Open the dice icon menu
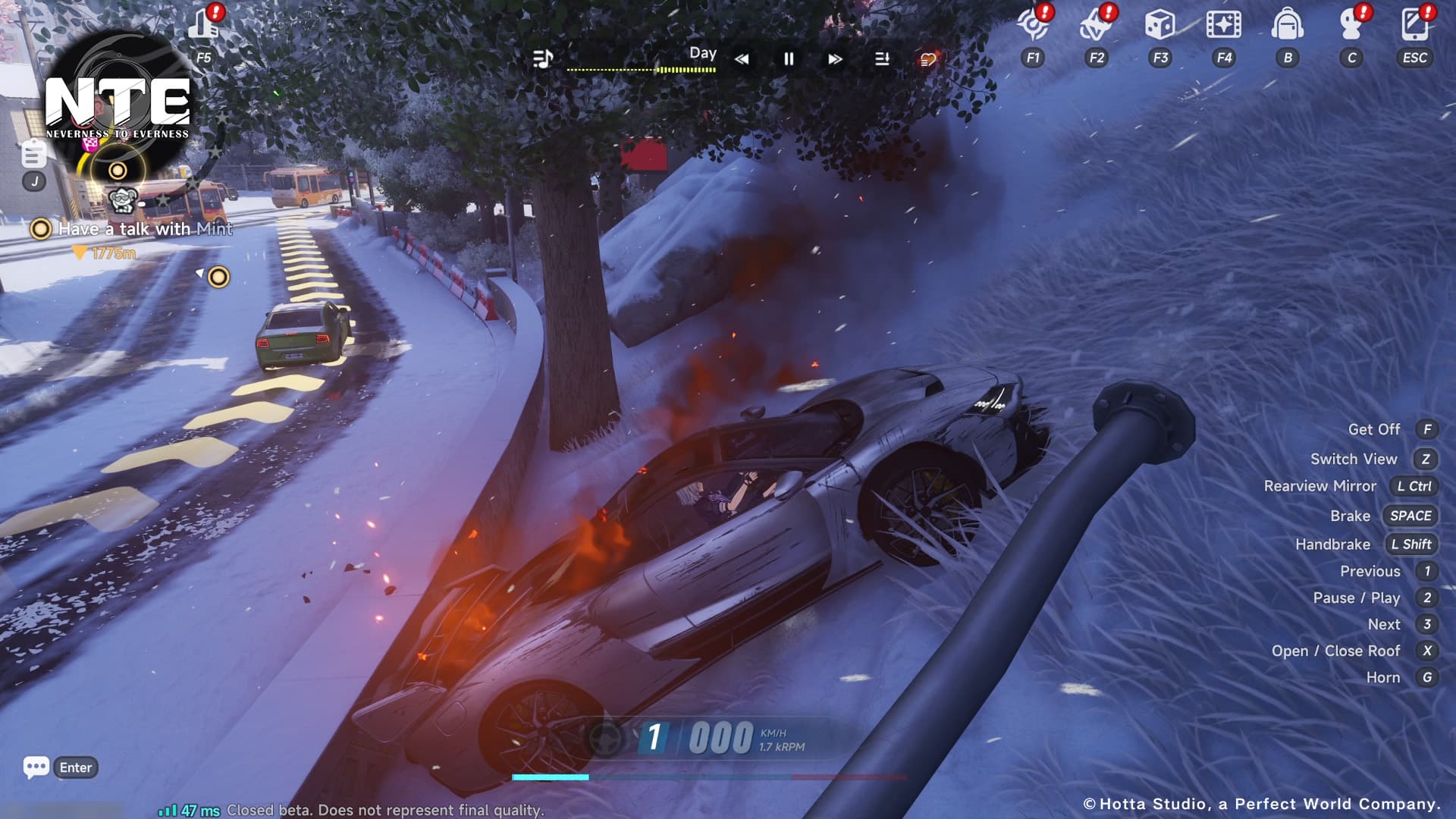1456x819 pixels. (1159, 26)
